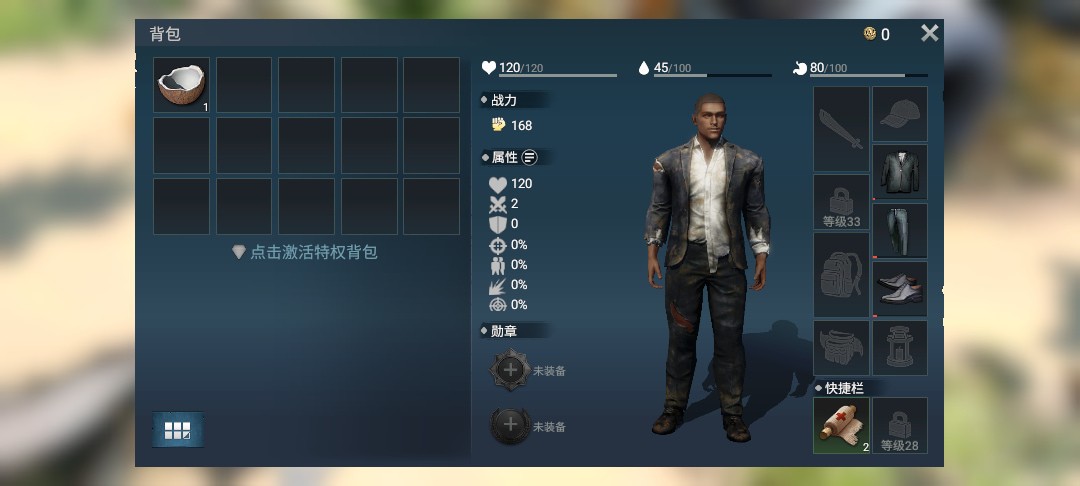Activate the privilege backpack link
This screenshot has width=1080, height=486.
pyautogui.click(x=304, y=253)
